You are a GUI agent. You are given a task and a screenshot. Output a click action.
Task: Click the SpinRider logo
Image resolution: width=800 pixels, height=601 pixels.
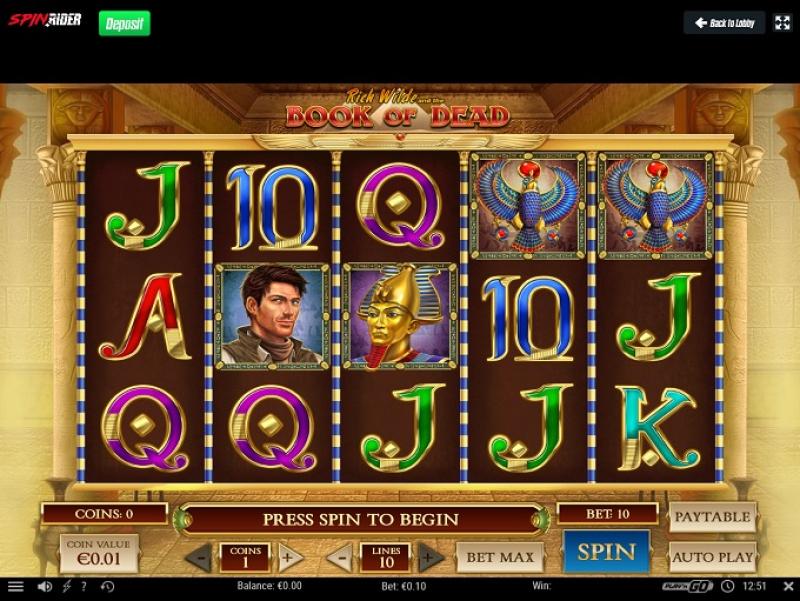45,20
